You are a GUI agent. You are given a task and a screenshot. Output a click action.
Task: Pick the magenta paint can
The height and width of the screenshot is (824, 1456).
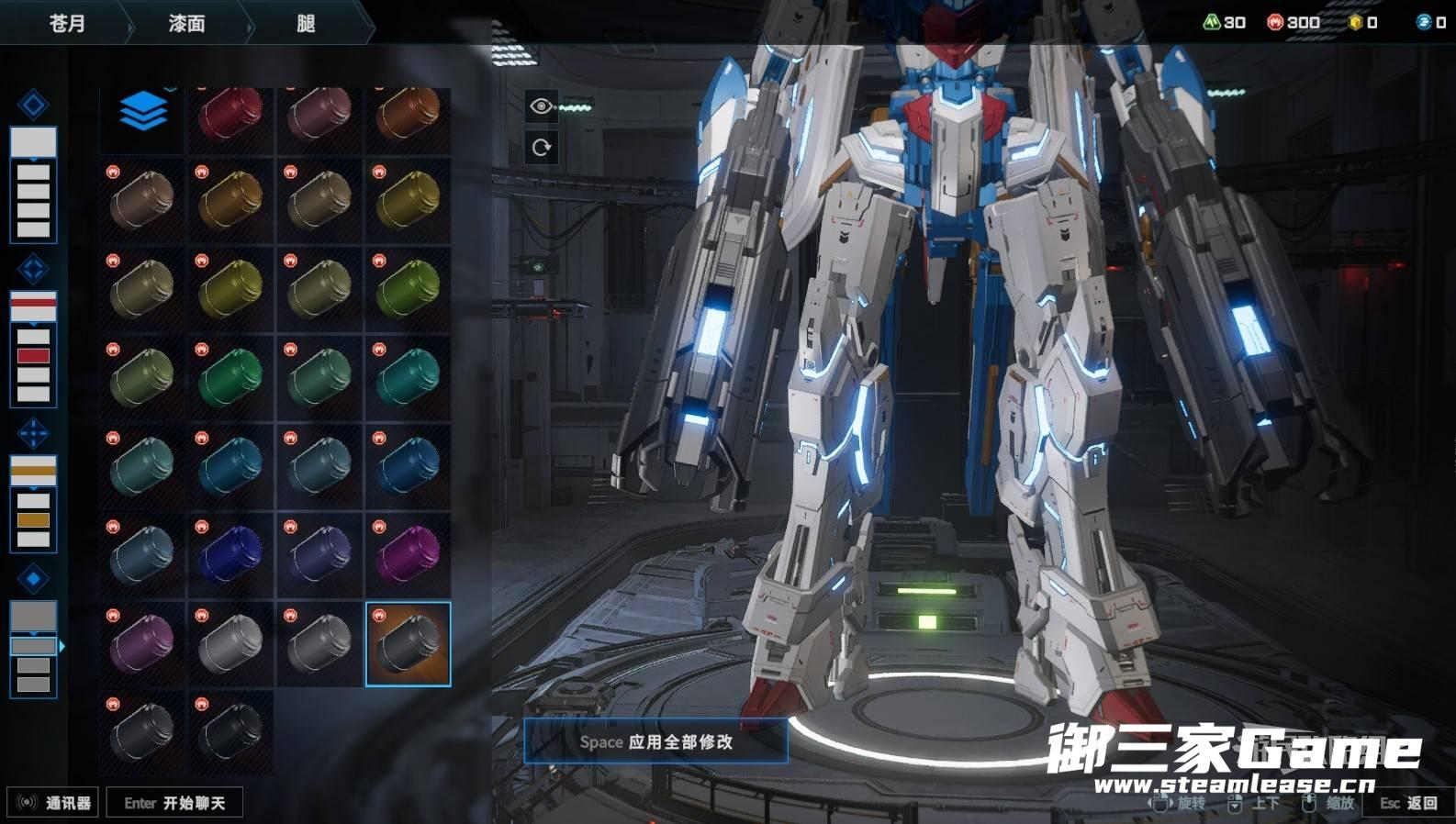pyautogui.click(x=409, y=555)
